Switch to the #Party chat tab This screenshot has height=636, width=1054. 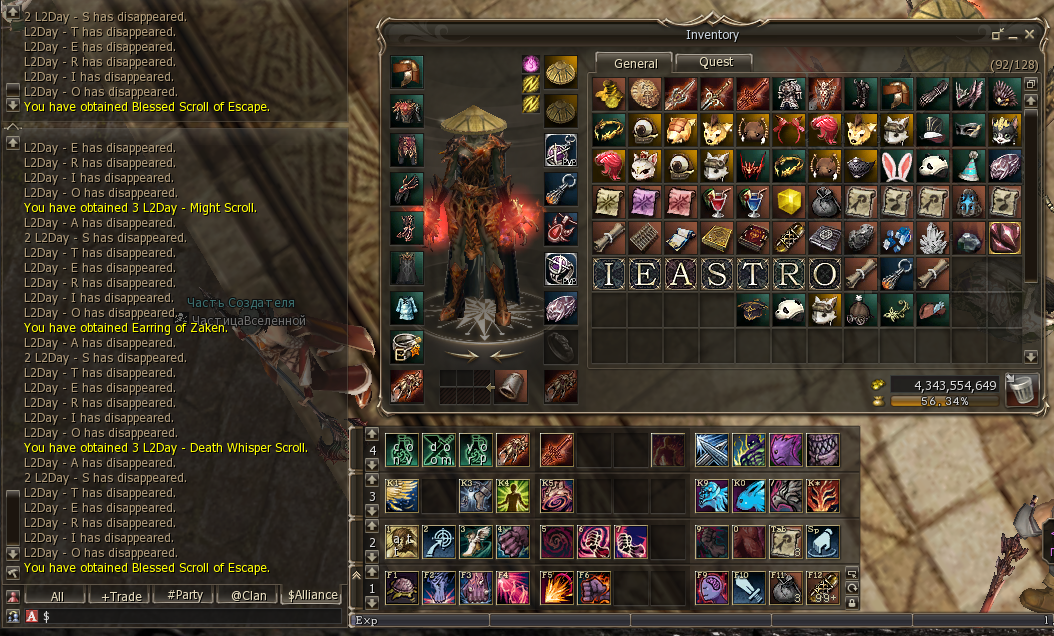[x=185, y=595]
